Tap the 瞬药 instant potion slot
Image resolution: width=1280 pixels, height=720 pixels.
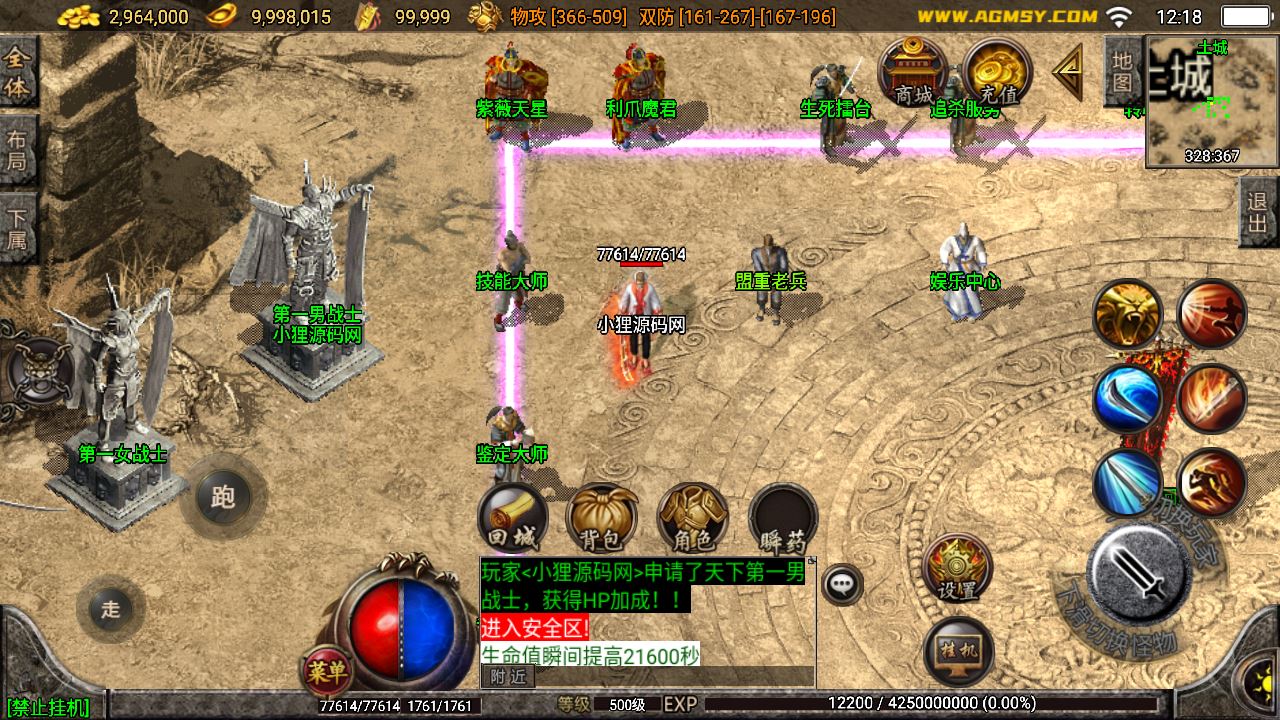point(783,518)
